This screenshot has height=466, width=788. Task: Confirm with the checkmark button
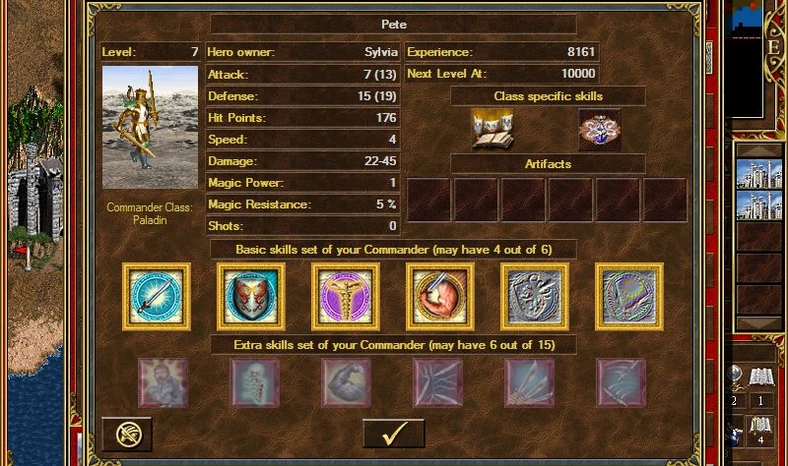(x=393, y=433)
